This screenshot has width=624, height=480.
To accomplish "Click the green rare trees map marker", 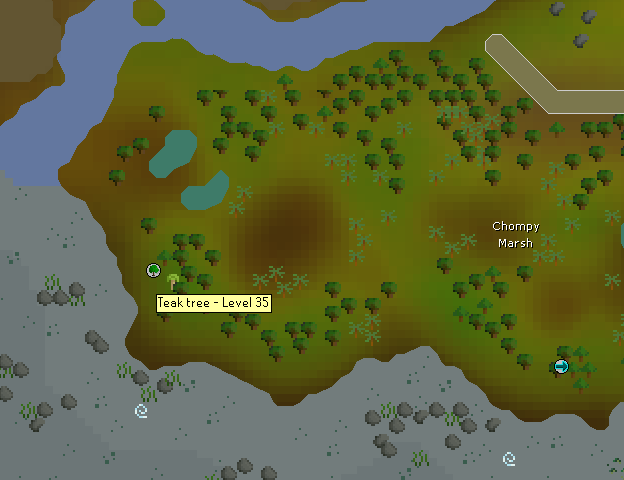I will click(x=154, y=270).
